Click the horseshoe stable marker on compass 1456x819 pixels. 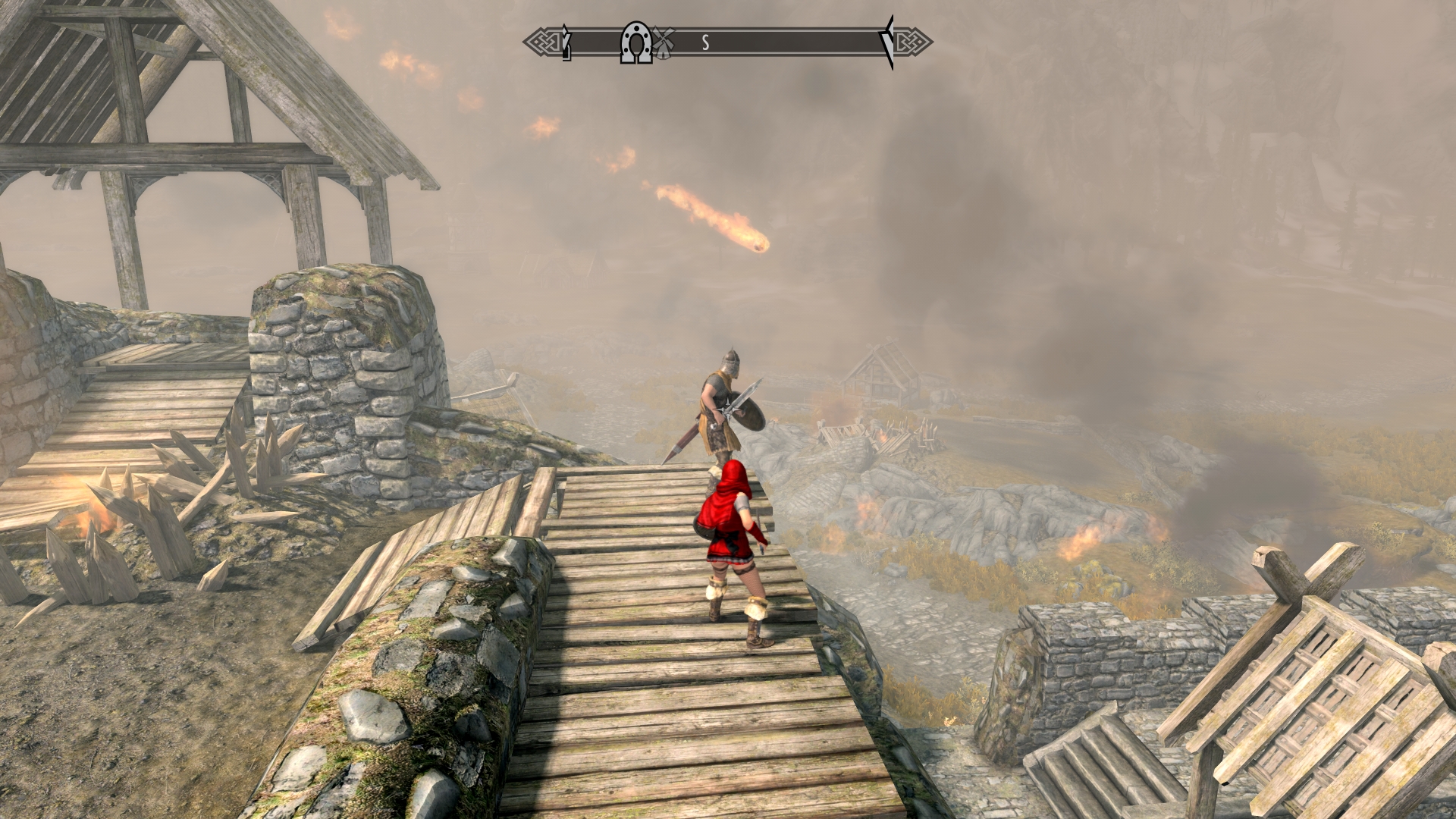tap(636, 43)
